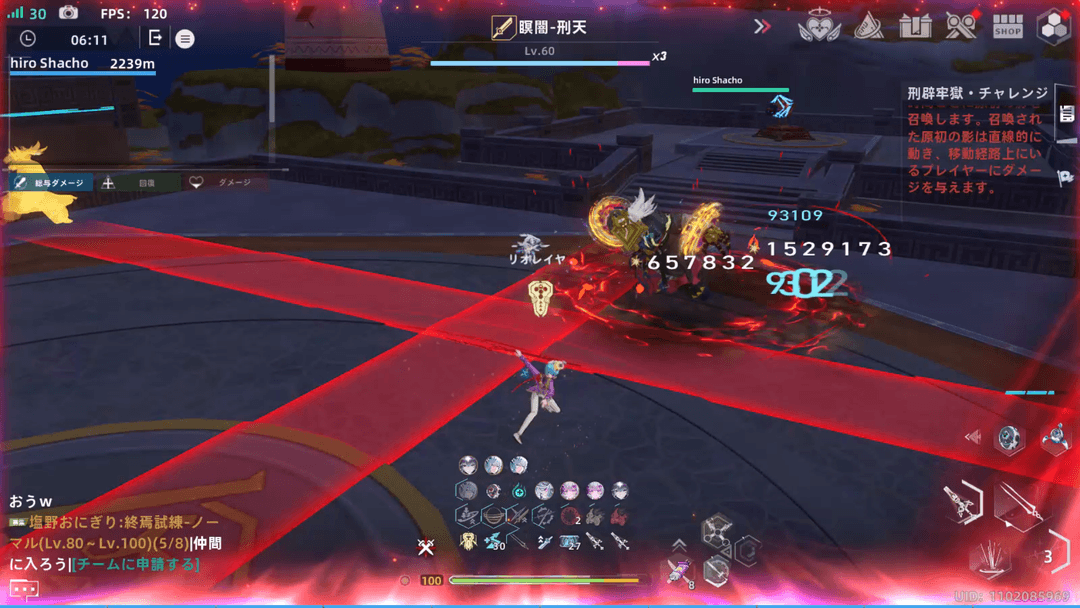The image size is (1080, 608).
Task: Open the round list menu button
Action: point(185,39)
